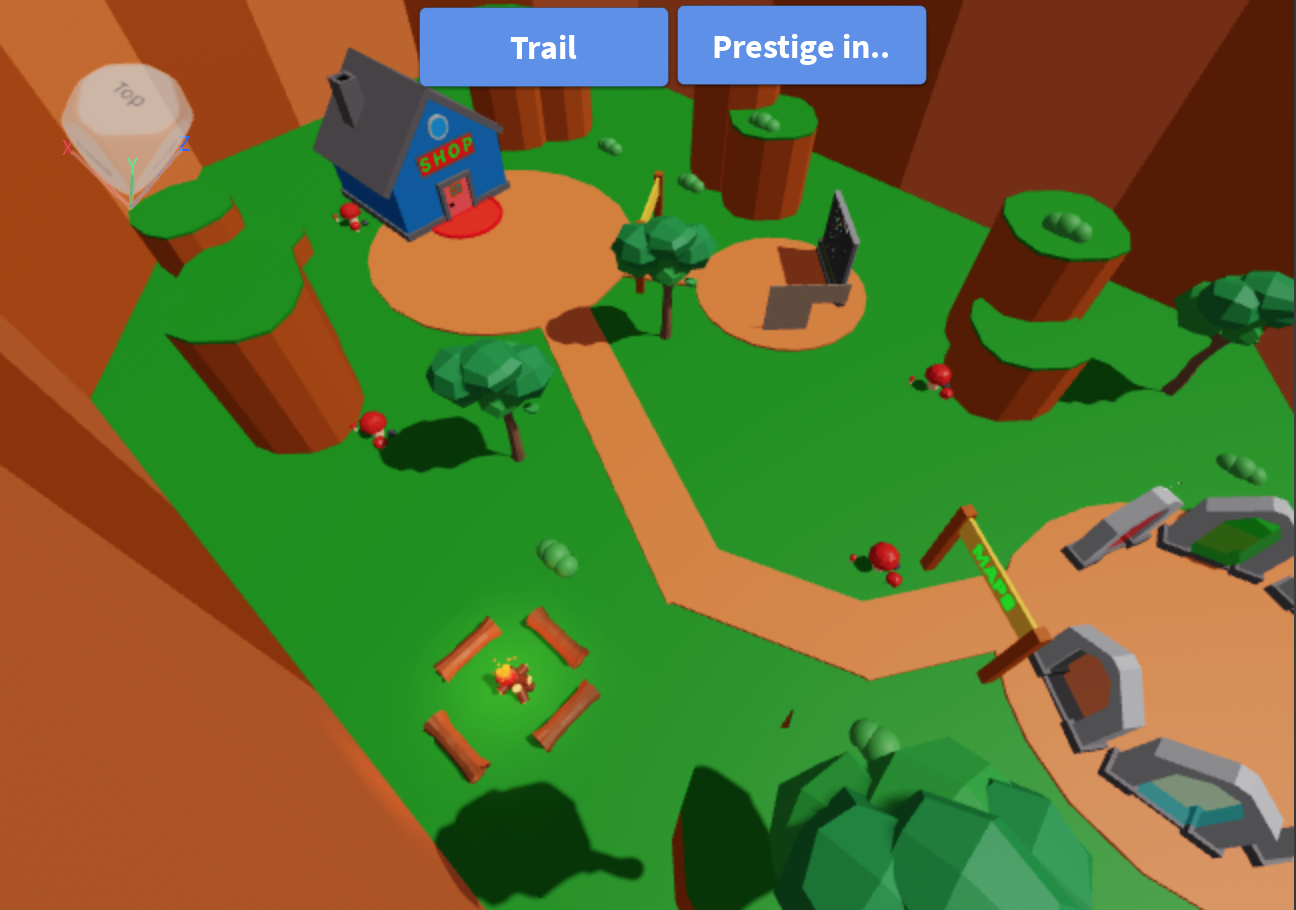Select the Z axis label on the gizmo
This screenshot has height=910, width=1296.
[184, 143]
